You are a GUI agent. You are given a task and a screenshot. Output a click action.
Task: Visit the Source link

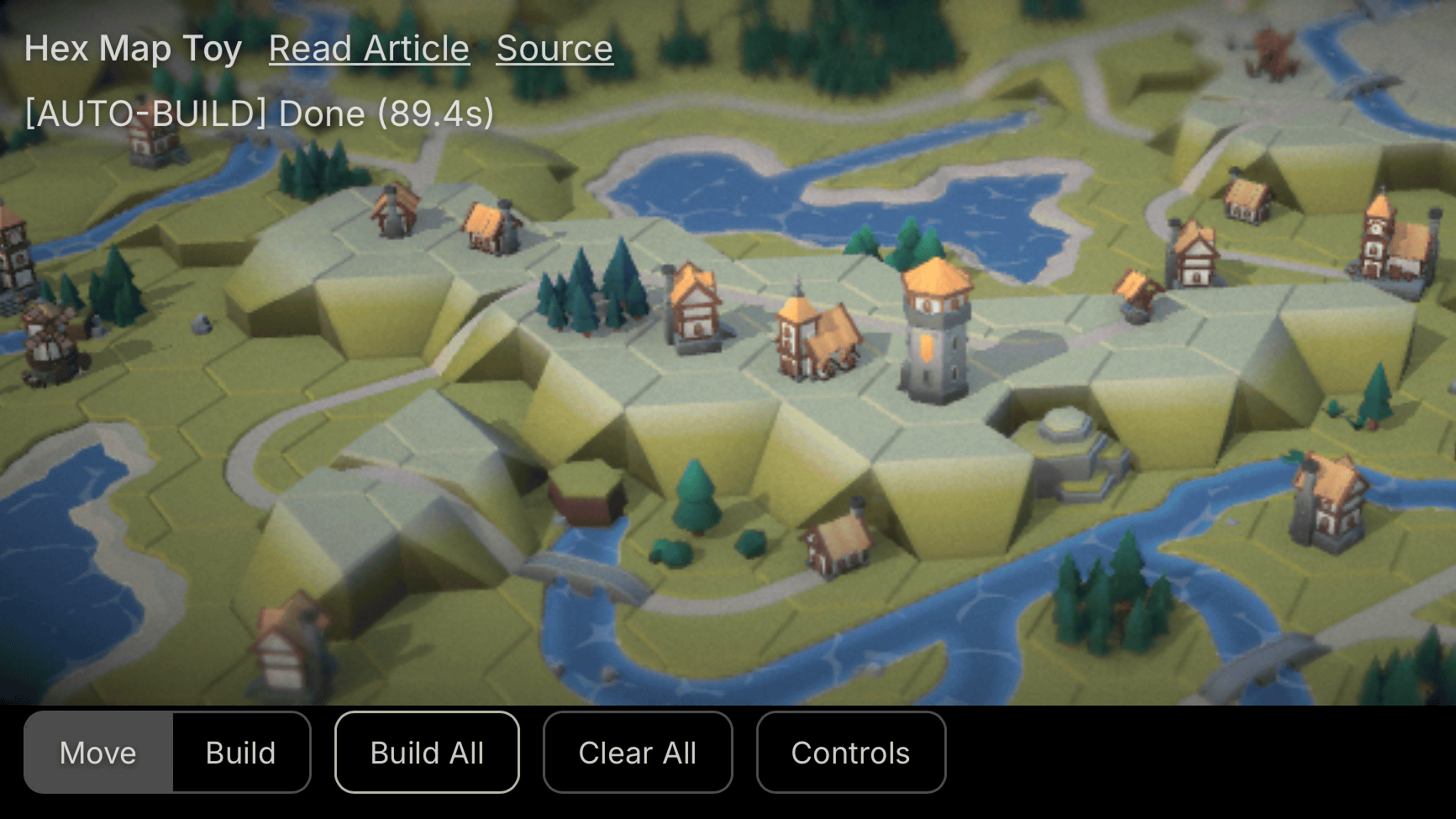555,49
